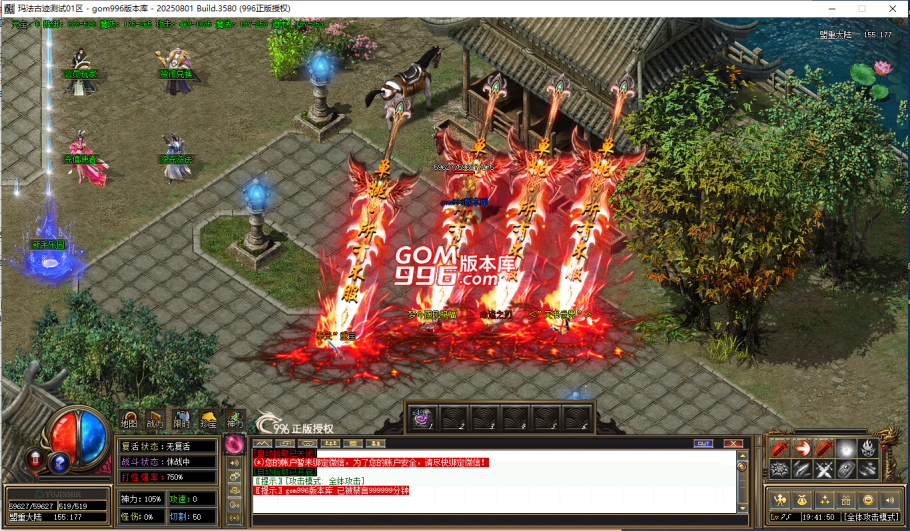Image resolution: width=910 pixels, height=531 pixels.
Task: Open the 珍宝 treasure button
Action: point(208,421)
